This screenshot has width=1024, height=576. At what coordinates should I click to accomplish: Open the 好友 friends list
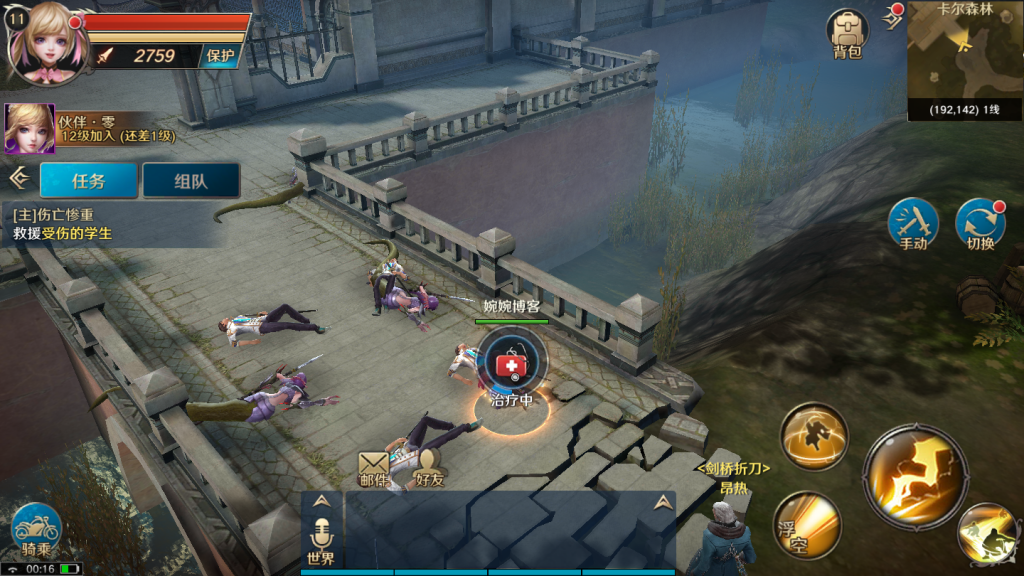tap(430, 469)
